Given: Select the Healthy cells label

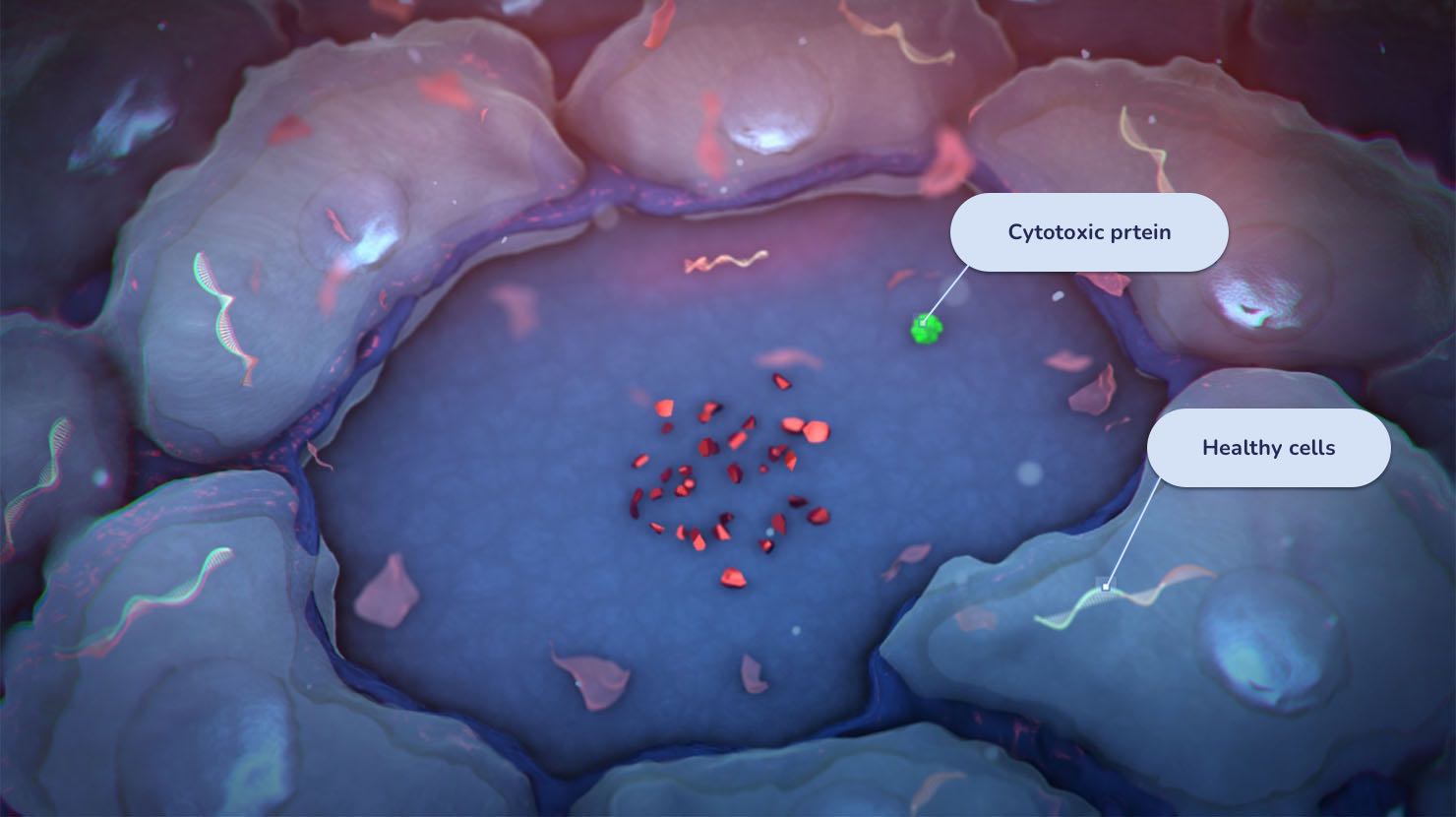Looking at the screenshot, I should tap(1268, 448).
